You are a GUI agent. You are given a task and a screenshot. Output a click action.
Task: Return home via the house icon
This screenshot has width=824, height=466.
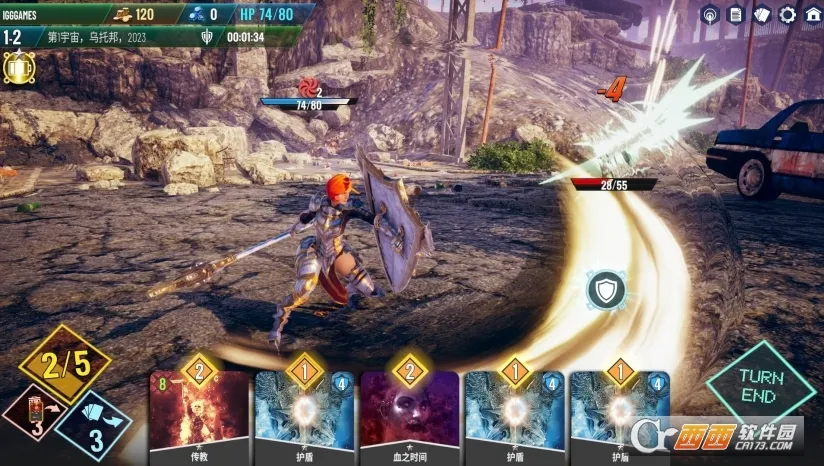pyautogui.click(x=811, y=15)
